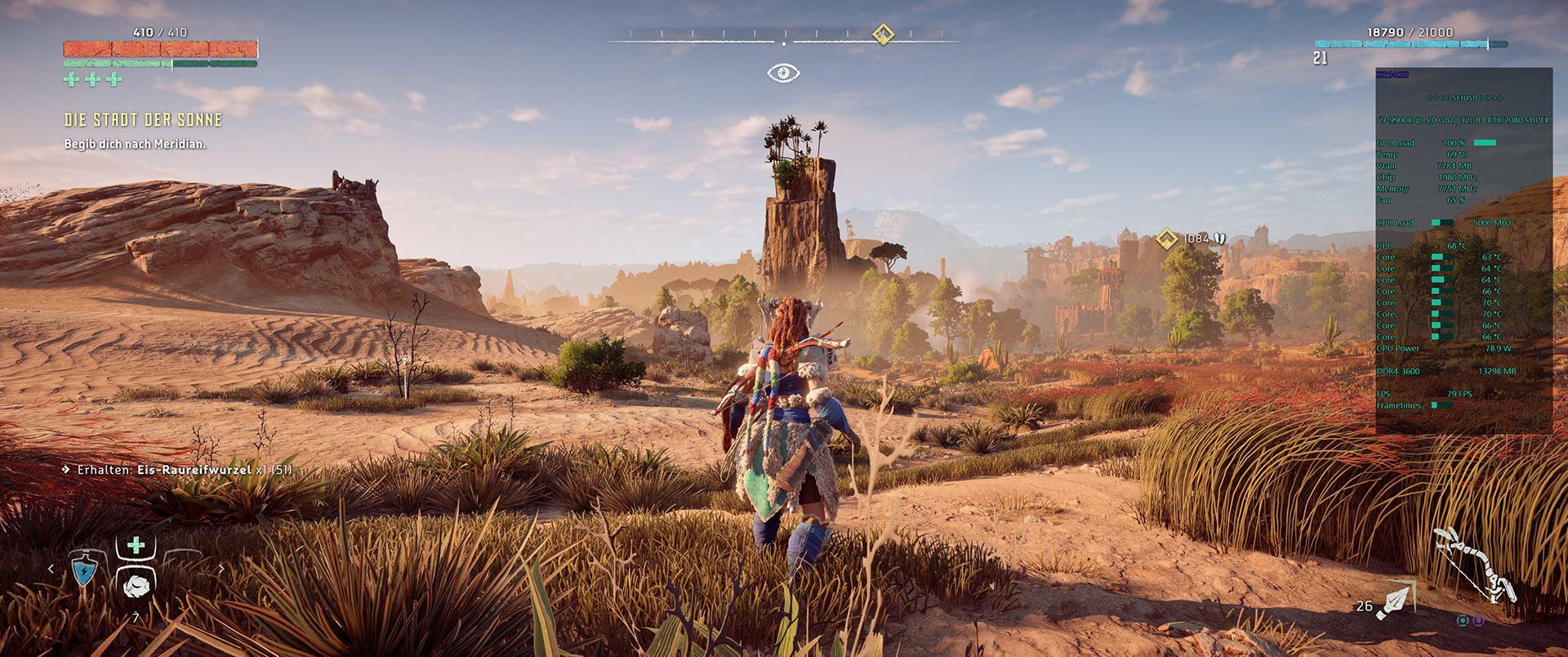
Task: Click the purple weapon modification slot dot
Action: pyautogui.click(x=1479, y=621)
